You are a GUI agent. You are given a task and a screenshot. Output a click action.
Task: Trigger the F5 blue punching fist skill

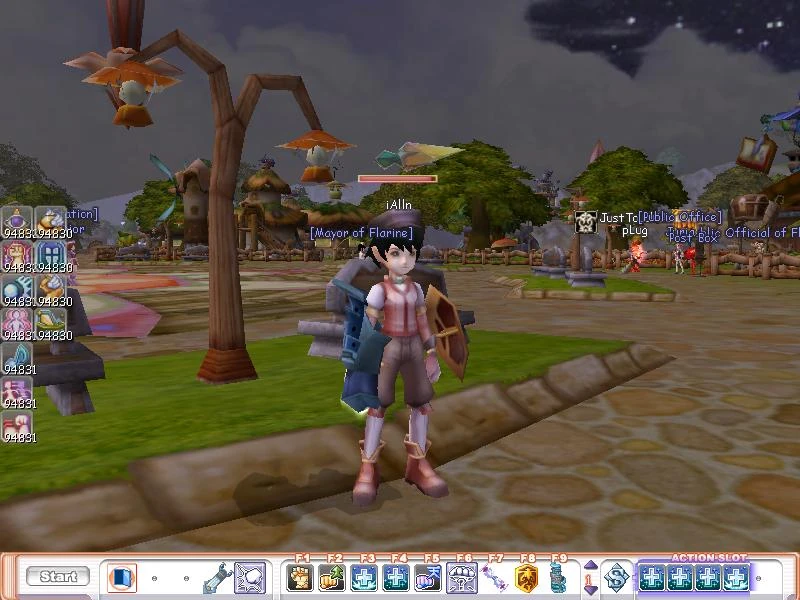pyautogui.click(x=428, y=577)
